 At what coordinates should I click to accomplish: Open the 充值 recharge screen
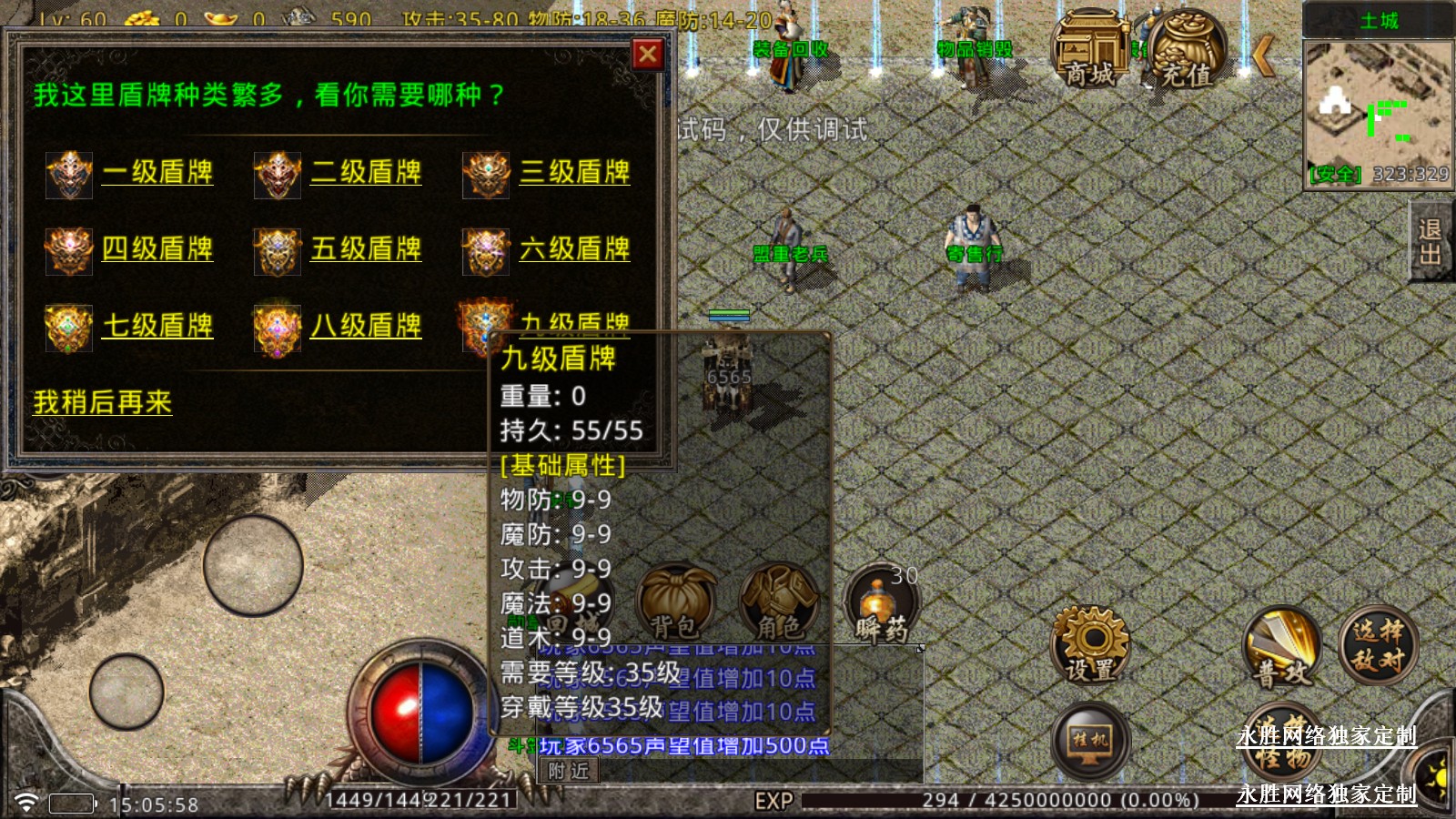click(1187, 50)
